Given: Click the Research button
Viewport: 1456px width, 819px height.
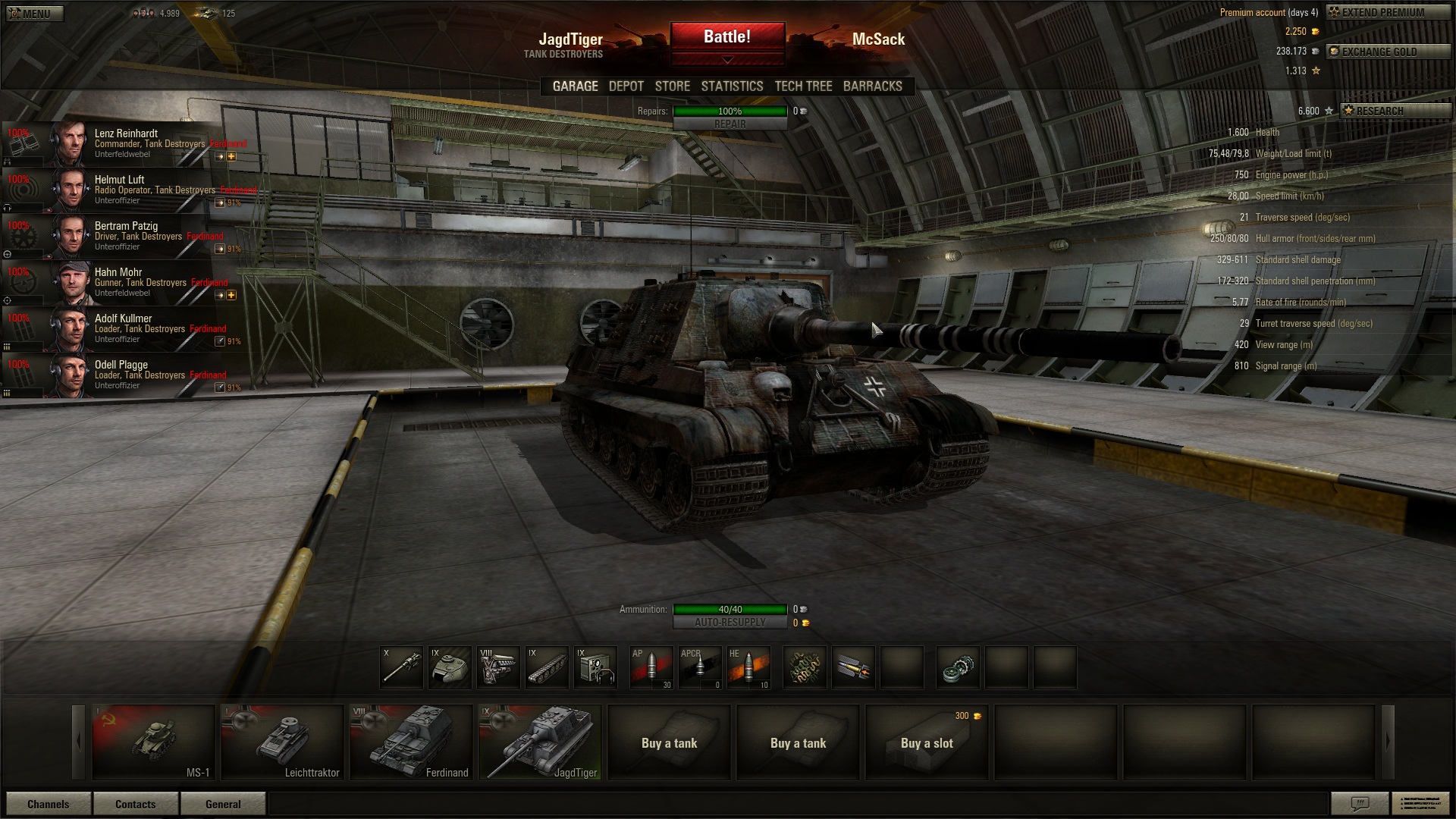Looking at the screenshot, I should pos(1395,111).
